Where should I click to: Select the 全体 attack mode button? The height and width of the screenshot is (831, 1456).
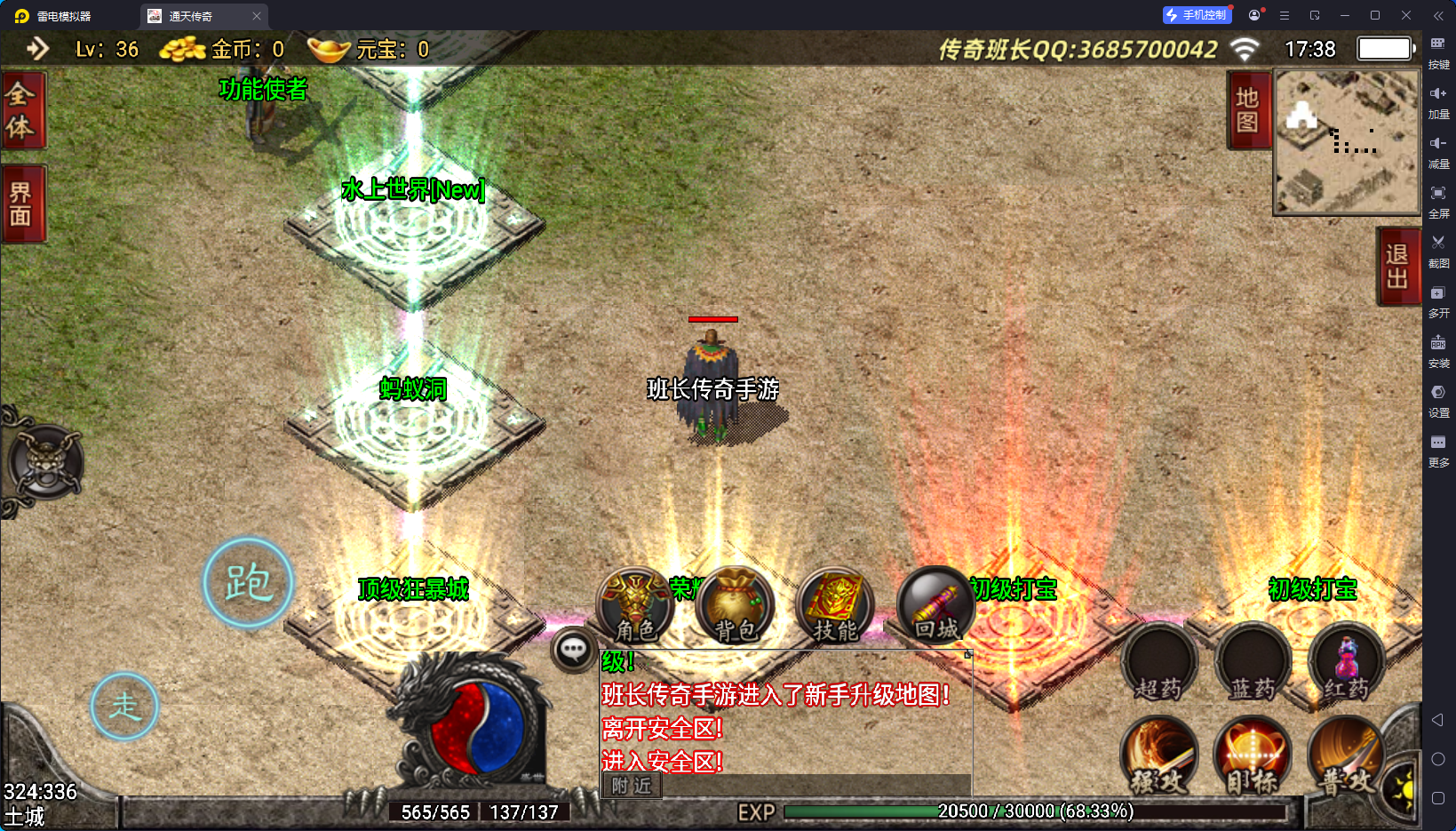click(21, 110)
